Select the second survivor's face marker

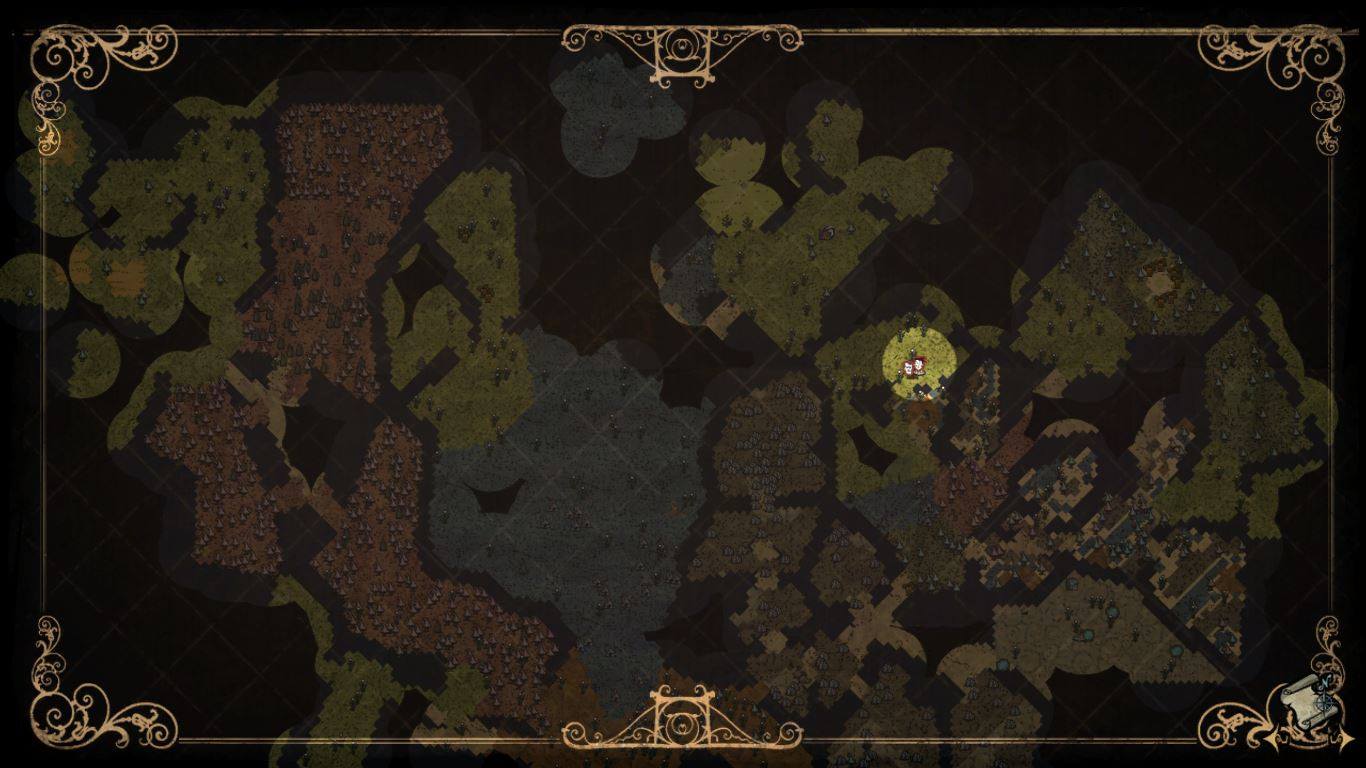[x=918, y=363]
